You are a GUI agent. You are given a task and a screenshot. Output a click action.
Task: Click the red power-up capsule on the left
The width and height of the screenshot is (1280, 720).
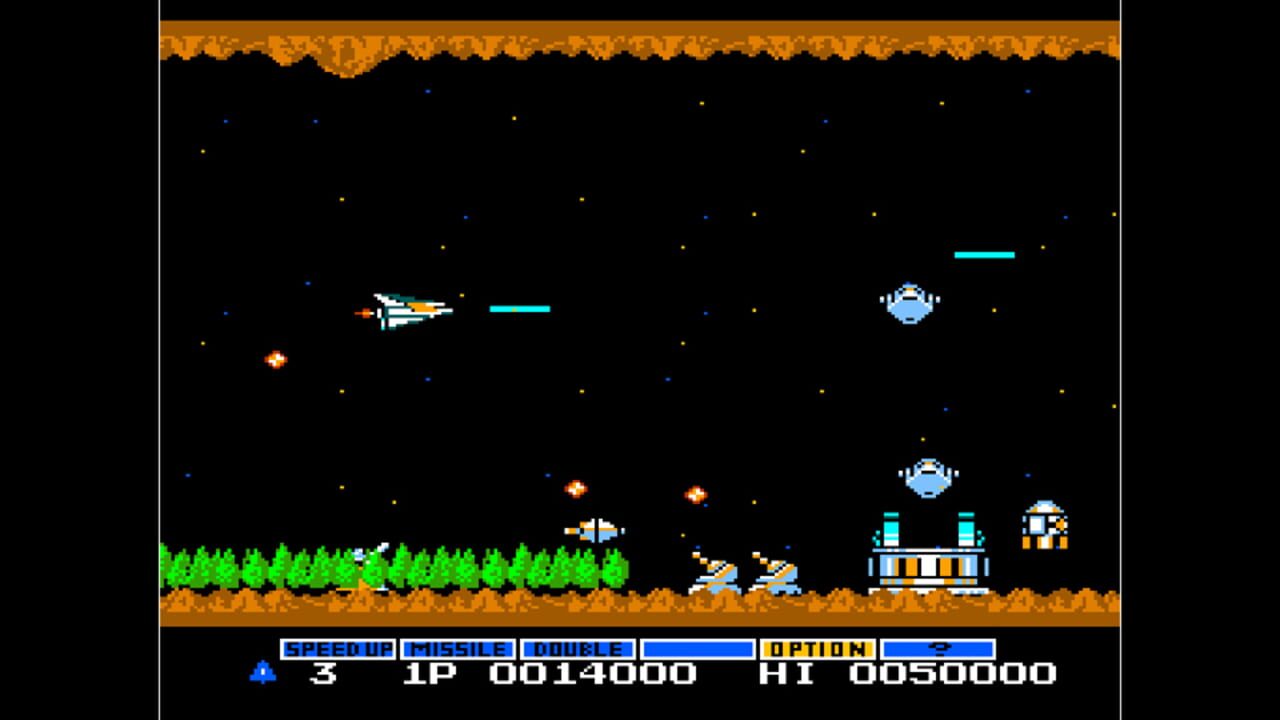[274, 358]
